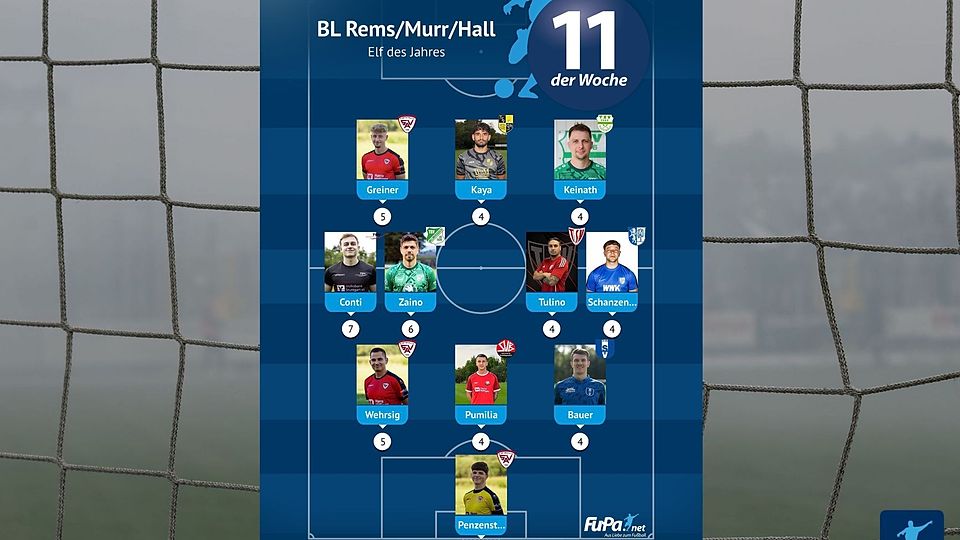This screenshot has width=960, height=540.
Task: Open Kaya's player photo
Action: pyautogui.click(x=481, y=151)
